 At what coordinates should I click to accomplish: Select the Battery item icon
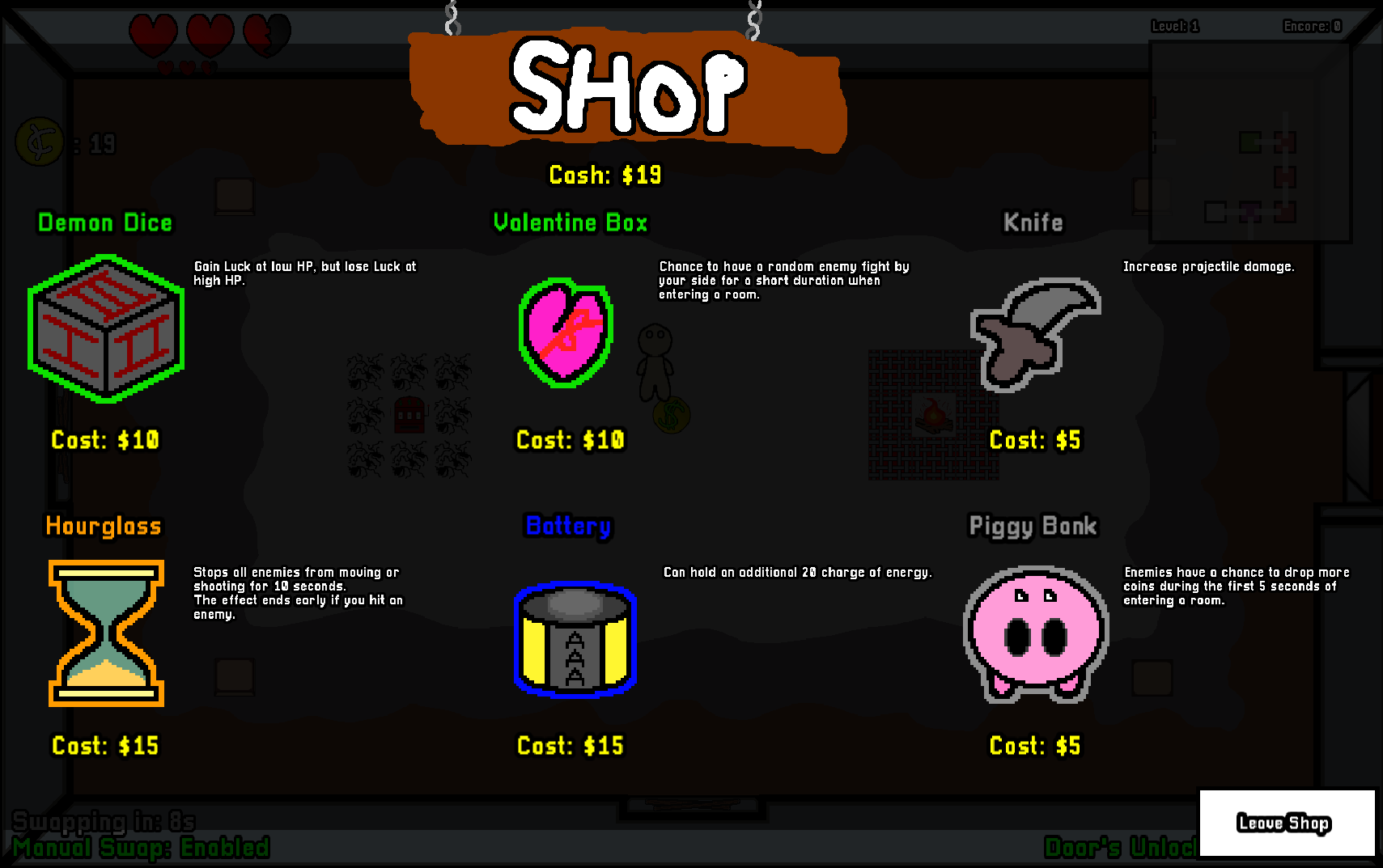(x=575, y=639)
